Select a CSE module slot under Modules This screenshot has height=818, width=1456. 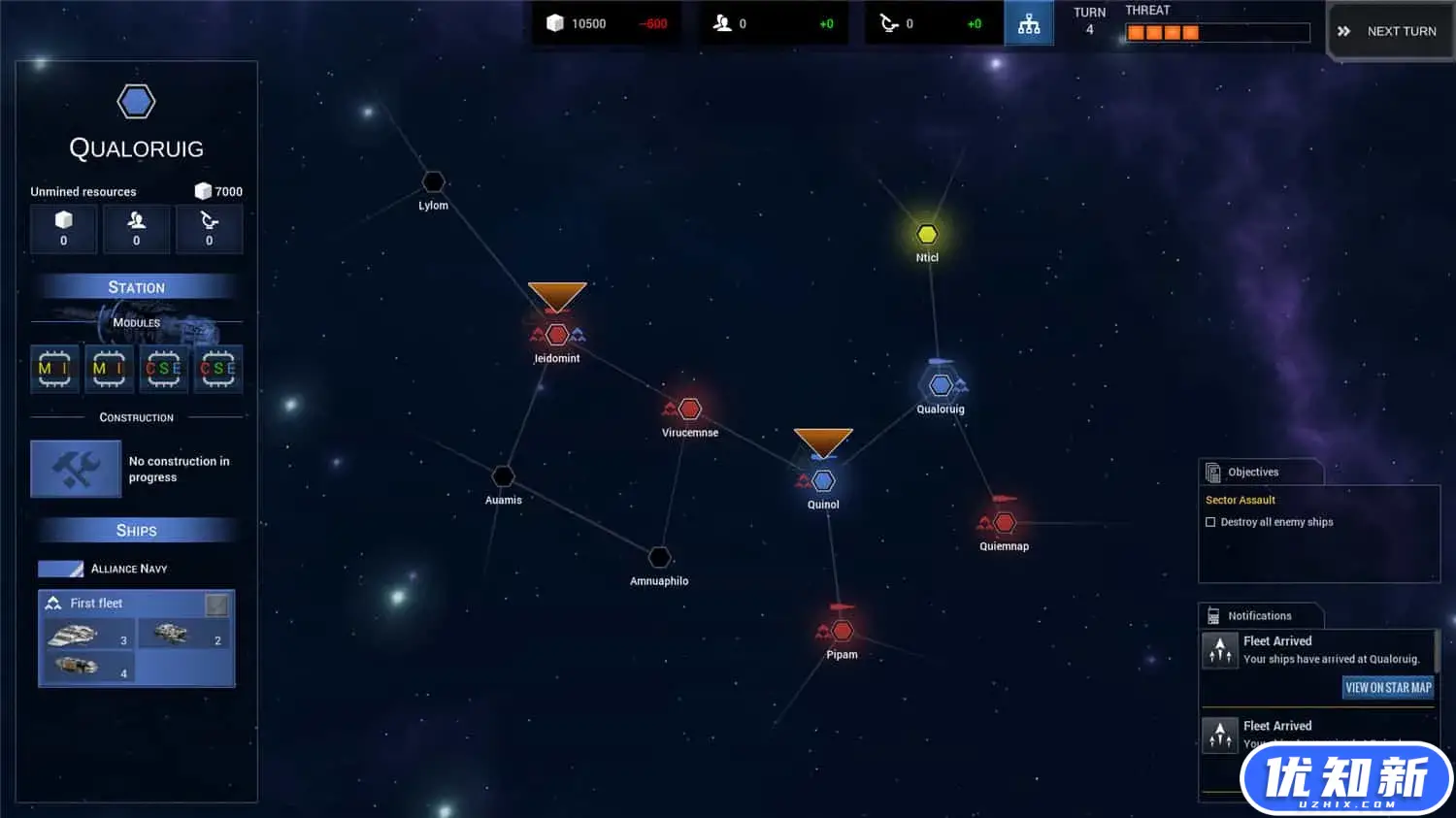[x=163, y=369]
